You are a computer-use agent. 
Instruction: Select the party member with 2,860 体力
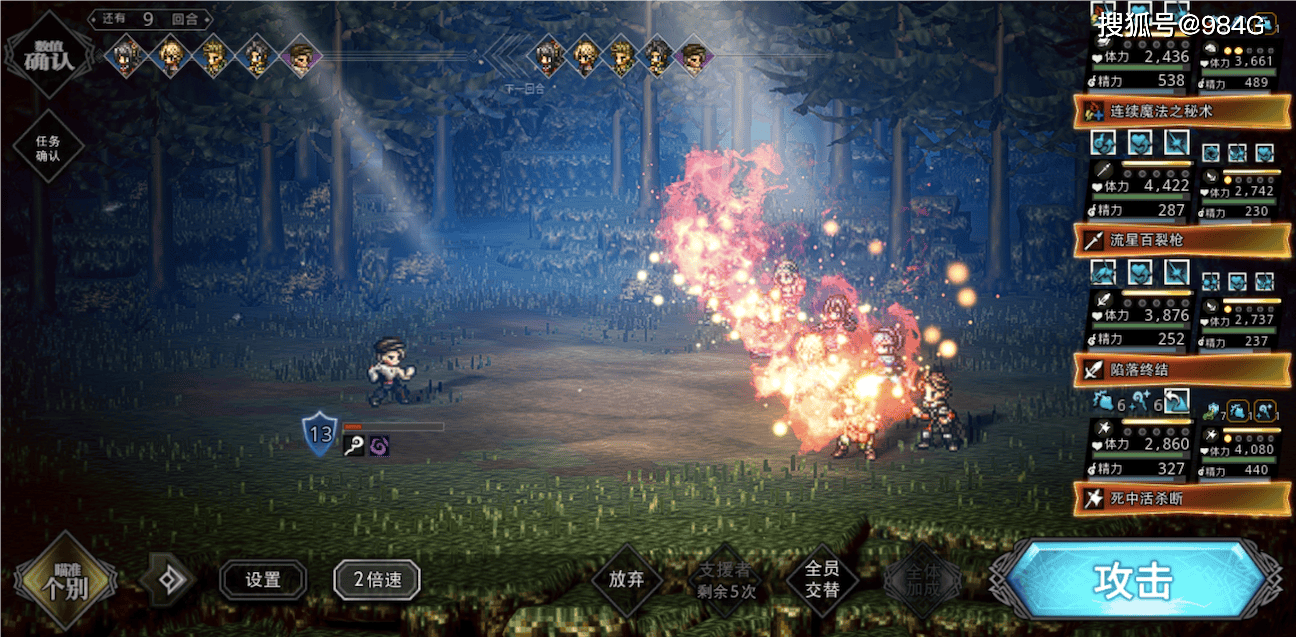pyautogui.click(x=1139, y=444)
